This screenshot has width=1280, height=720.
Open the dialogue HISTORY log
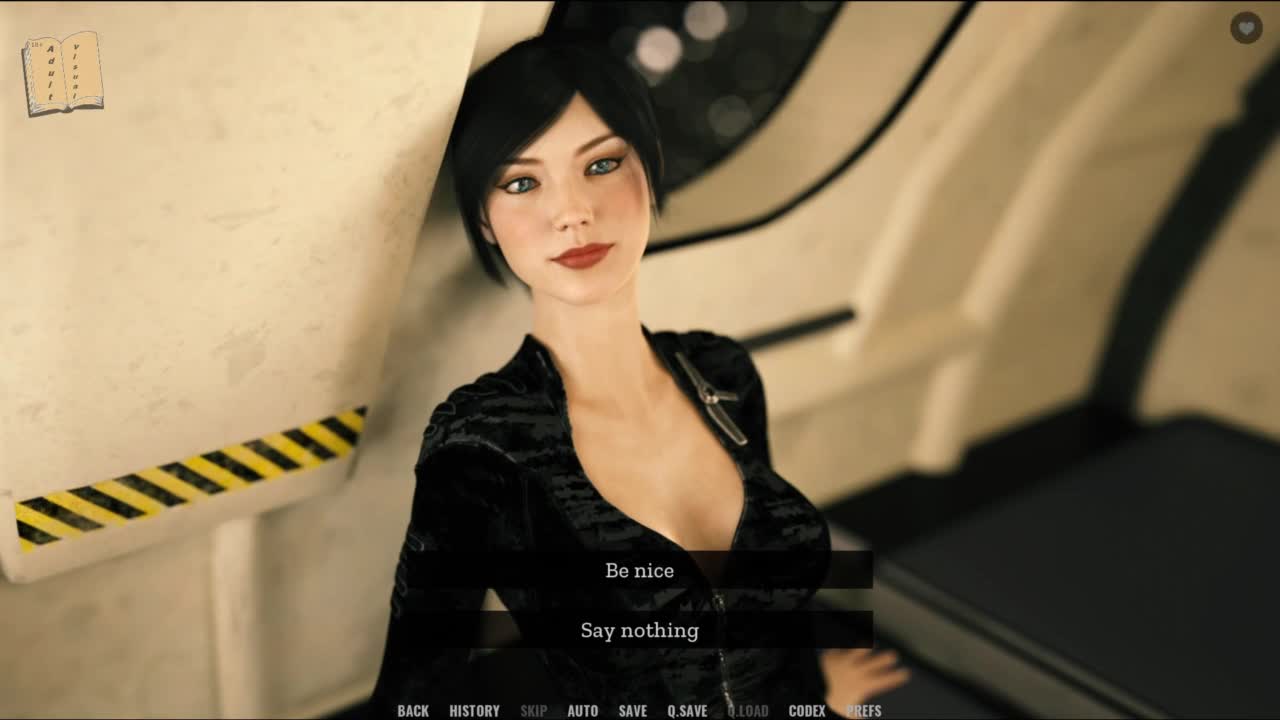tap(474, 710)
